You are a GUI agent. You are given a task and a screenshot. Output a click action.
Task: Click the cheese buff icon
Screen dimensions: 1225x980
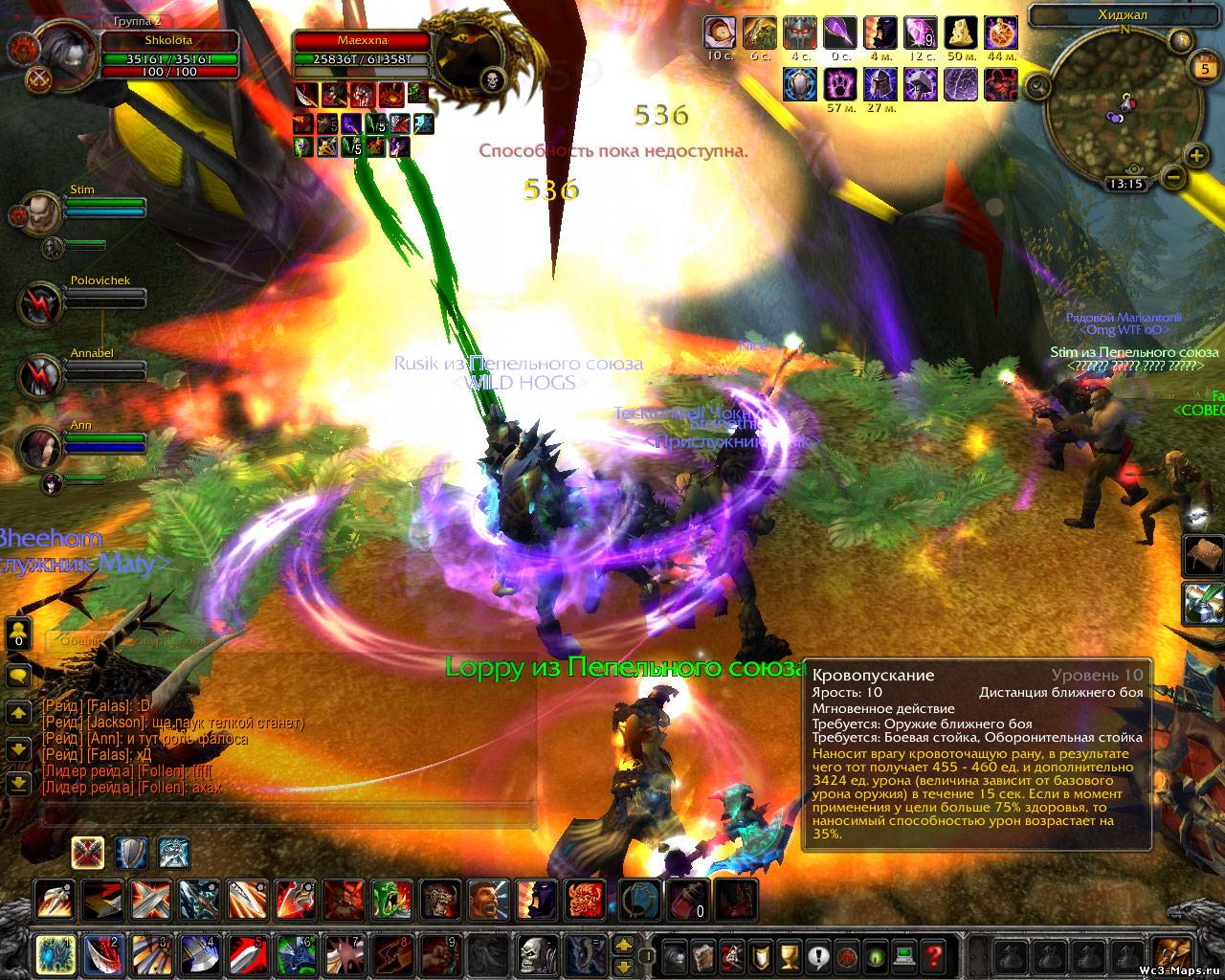[961, 33]
